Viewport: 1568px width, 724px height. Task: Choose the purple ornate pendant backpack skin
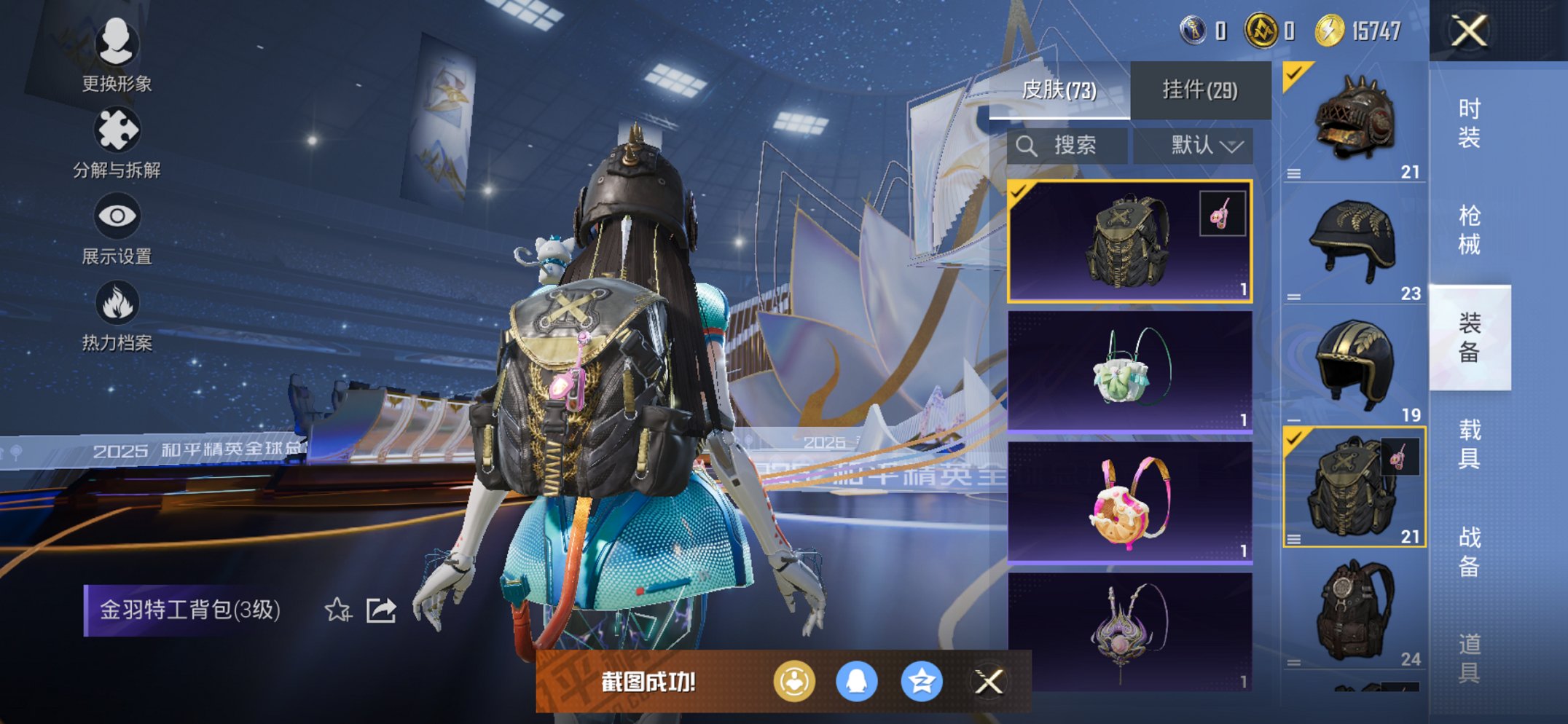tap(1129, 631)
